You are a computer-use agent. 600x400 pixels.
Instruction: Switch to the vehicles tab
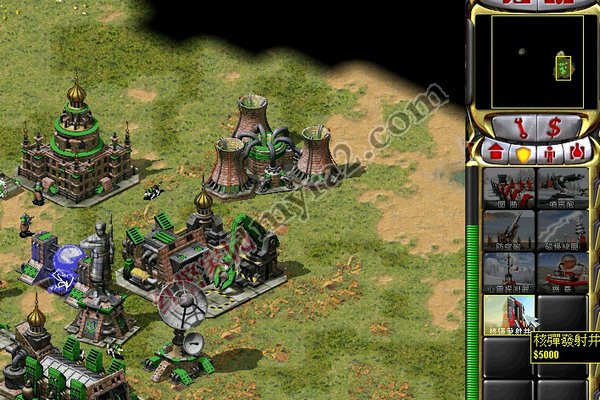coord(576,153)
